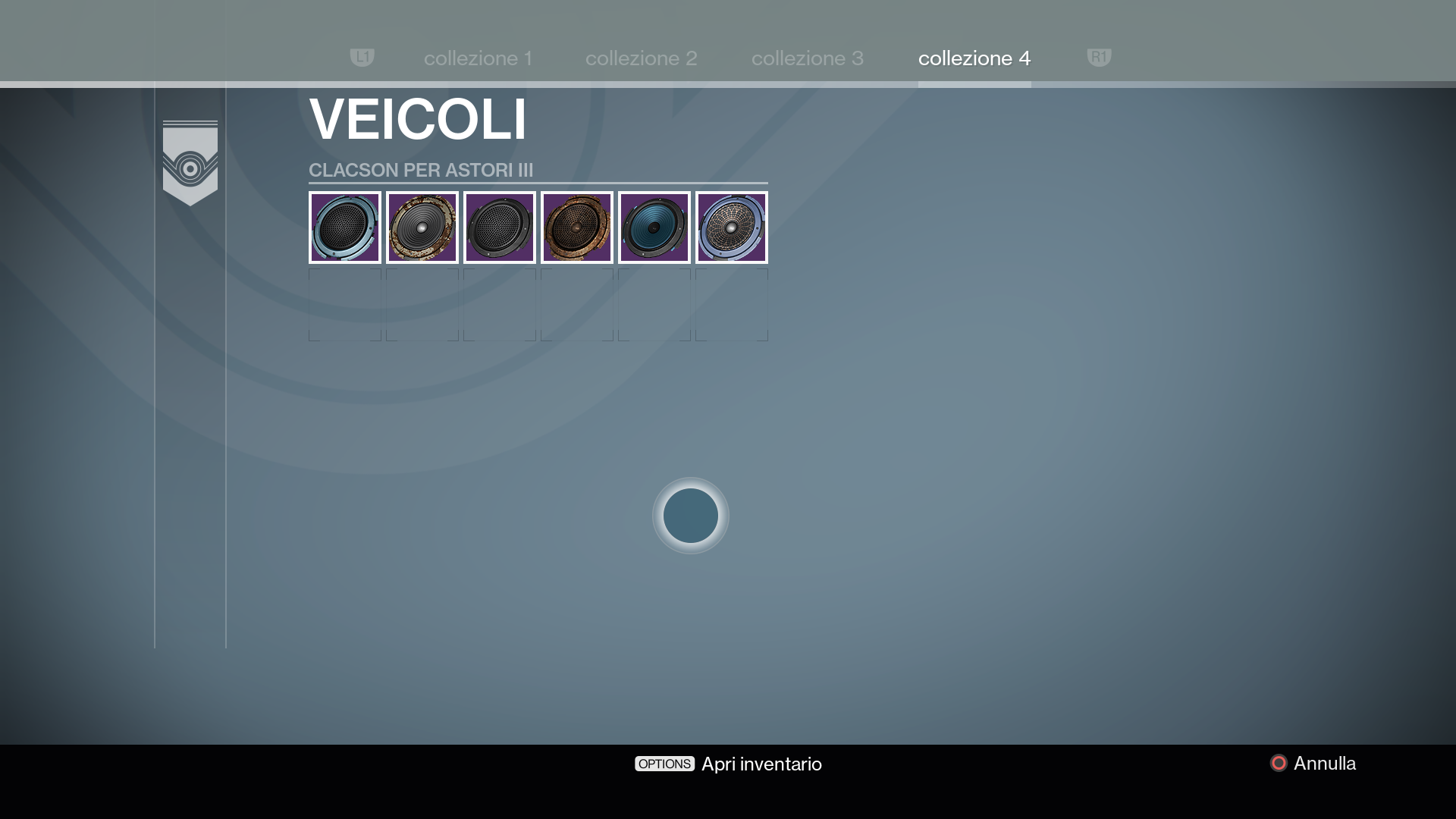Screen dimensions: 1456x819
Task: Select the collezione 4 tab
Action: (974, 58)
